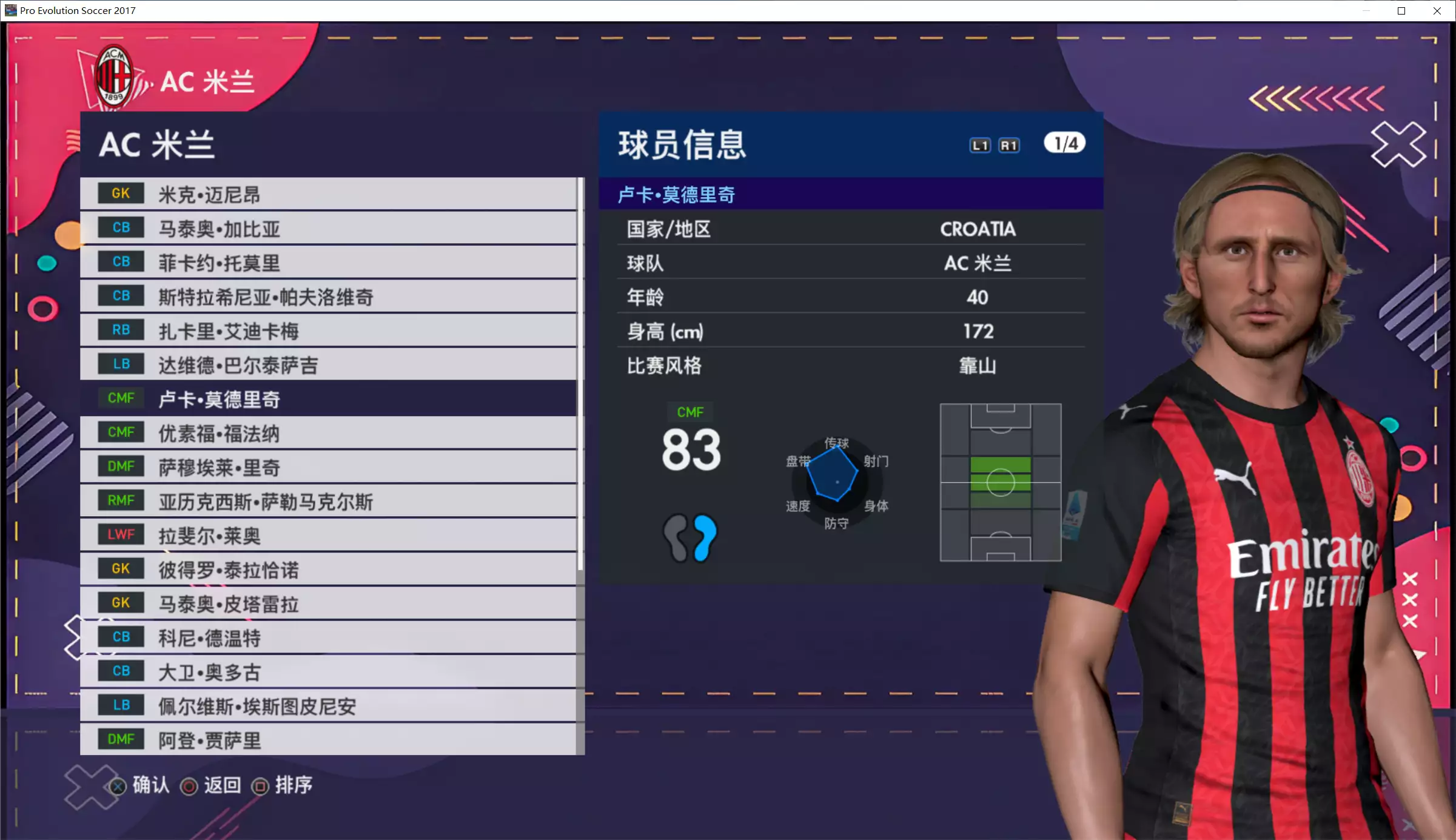Select goalkeeper 马泰奥•皮塔雷拉
The height and width of the screenshot is (840, 1456).
(327, 603)
